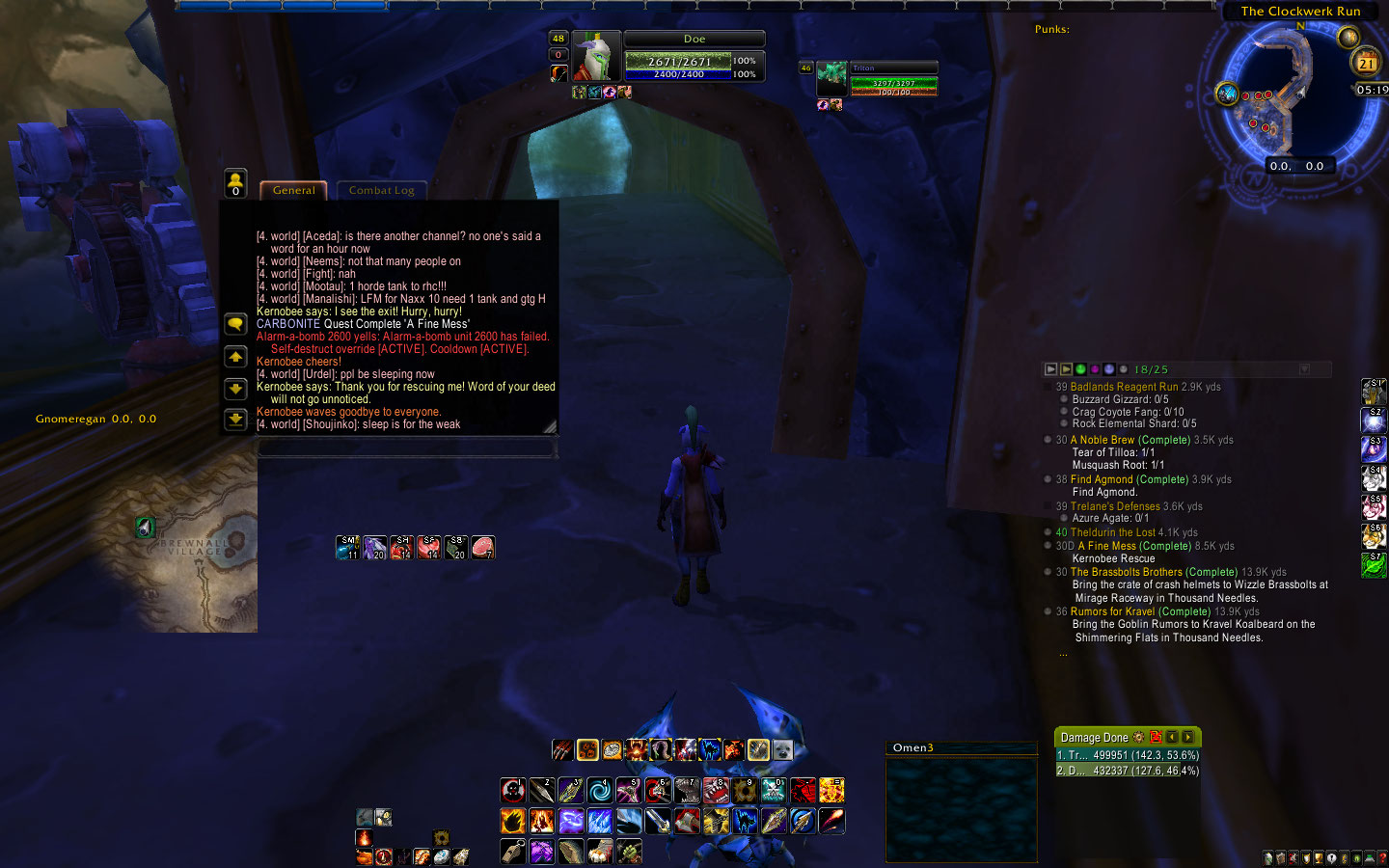
Task: Select the General chat tab
Action: click(292, 190)
